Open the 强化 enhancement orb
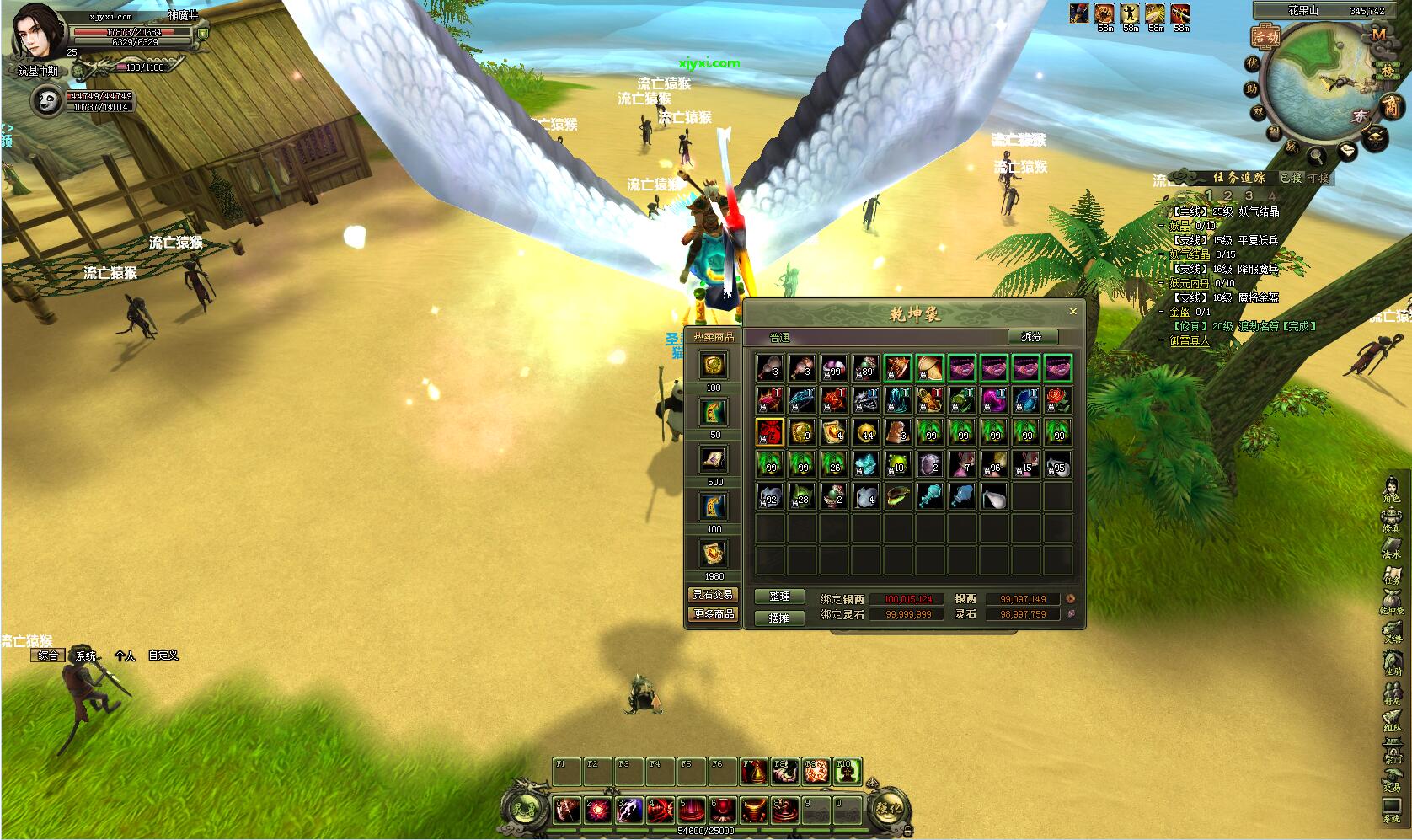The image size is (1412, 840). [889, 808]
